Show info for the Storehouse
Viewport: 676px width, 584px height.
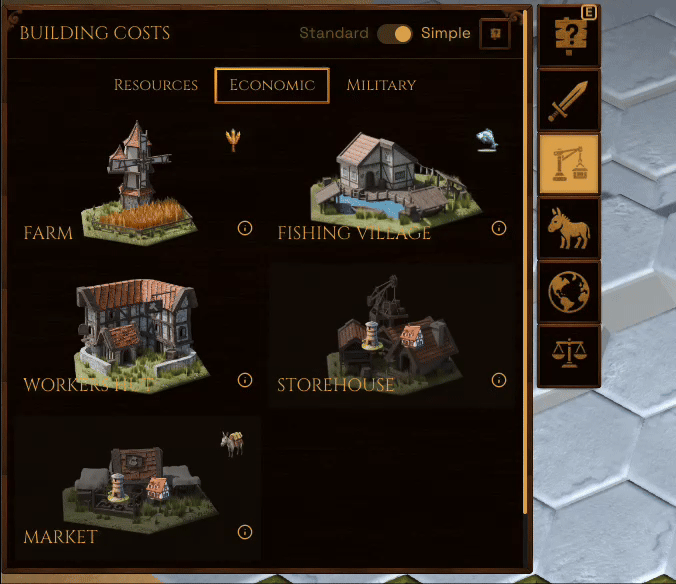(x=499, y=380)
